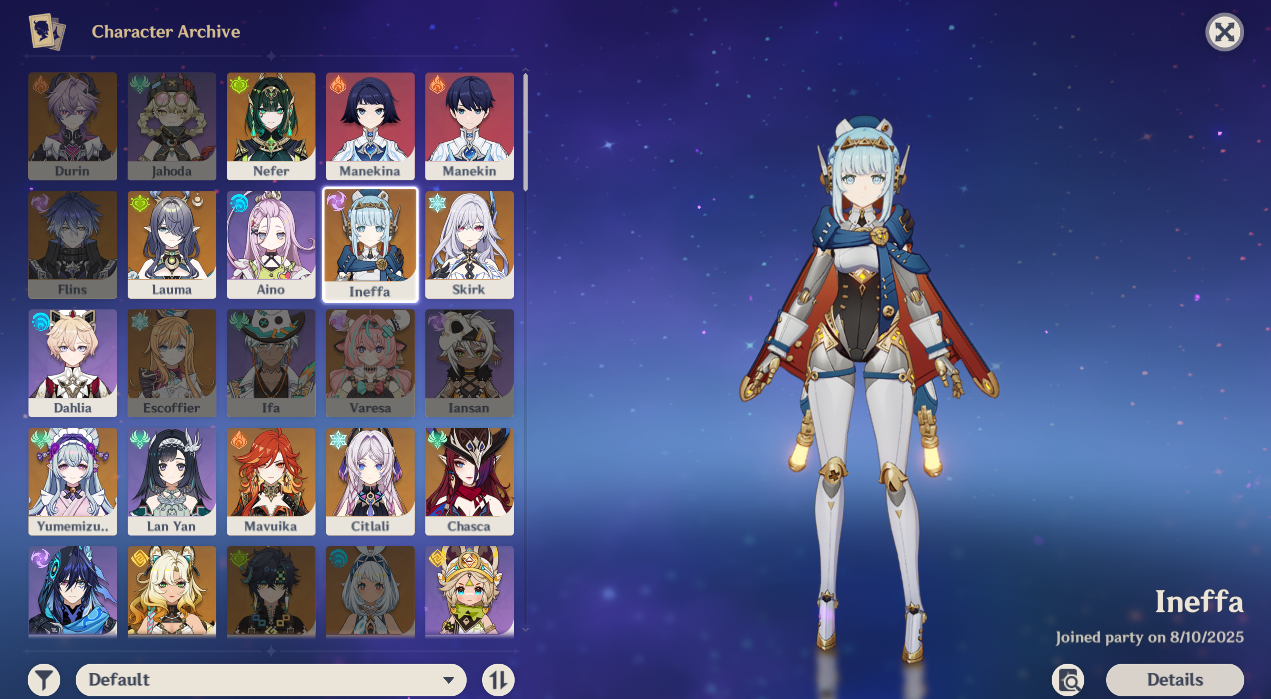Select Citlali's portrait
This screenshot has height=699, width=1271.
coord(370,481)
